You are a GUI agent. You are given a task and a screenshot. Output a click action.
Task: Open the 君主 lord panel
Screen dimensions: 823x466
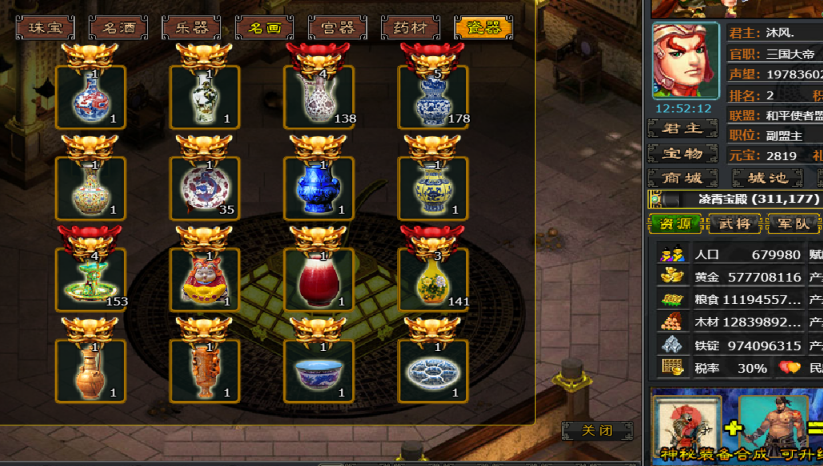[683, 128]
